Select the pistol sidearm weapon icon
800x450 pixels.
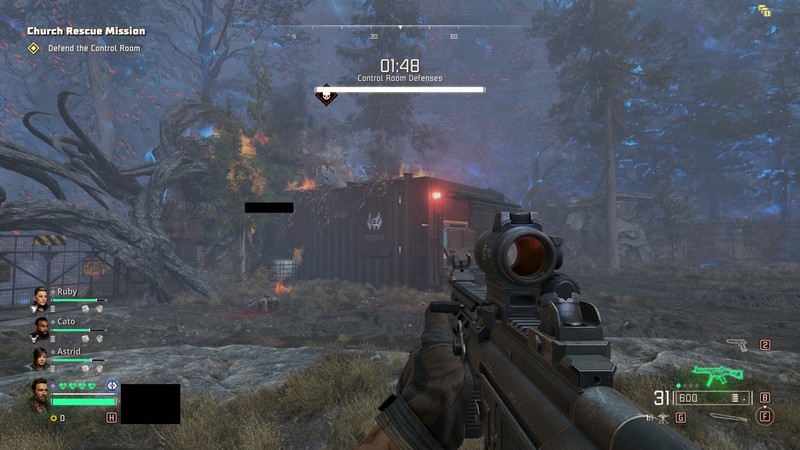(x=736, y=345)
